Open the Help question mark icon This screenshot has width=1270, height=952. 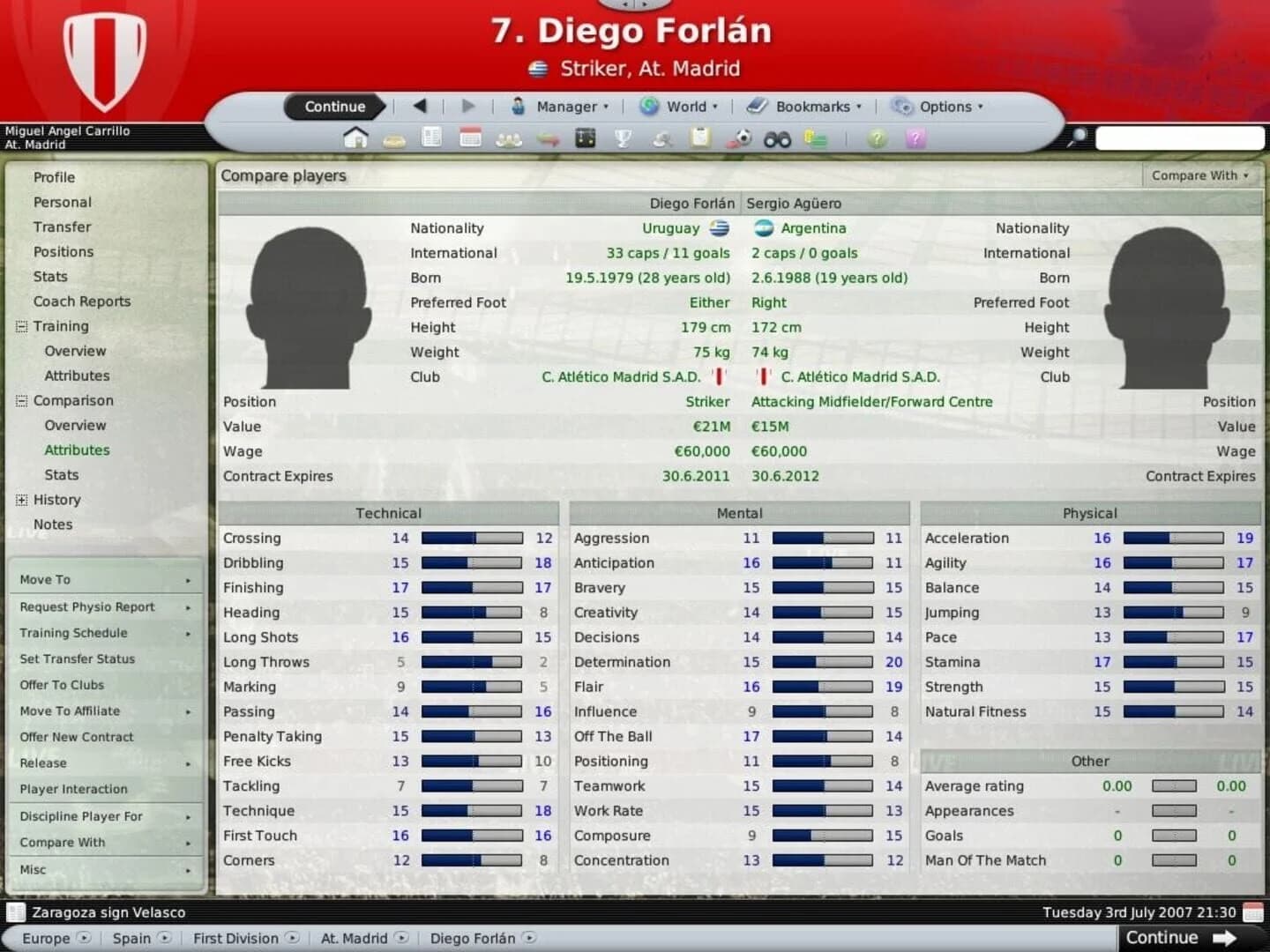tap(876, 138)
